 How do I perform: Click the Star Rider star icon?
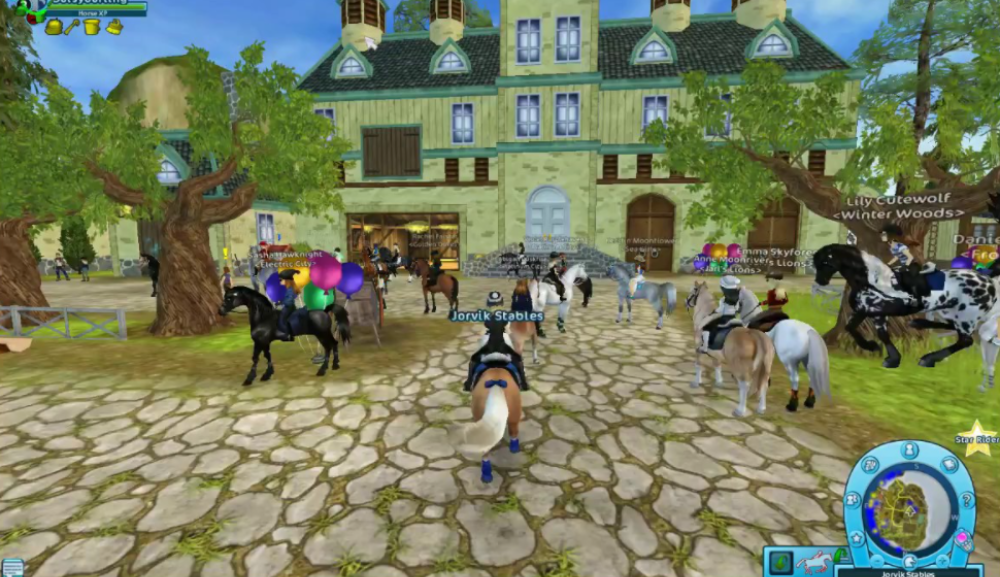tap(977, 440)
